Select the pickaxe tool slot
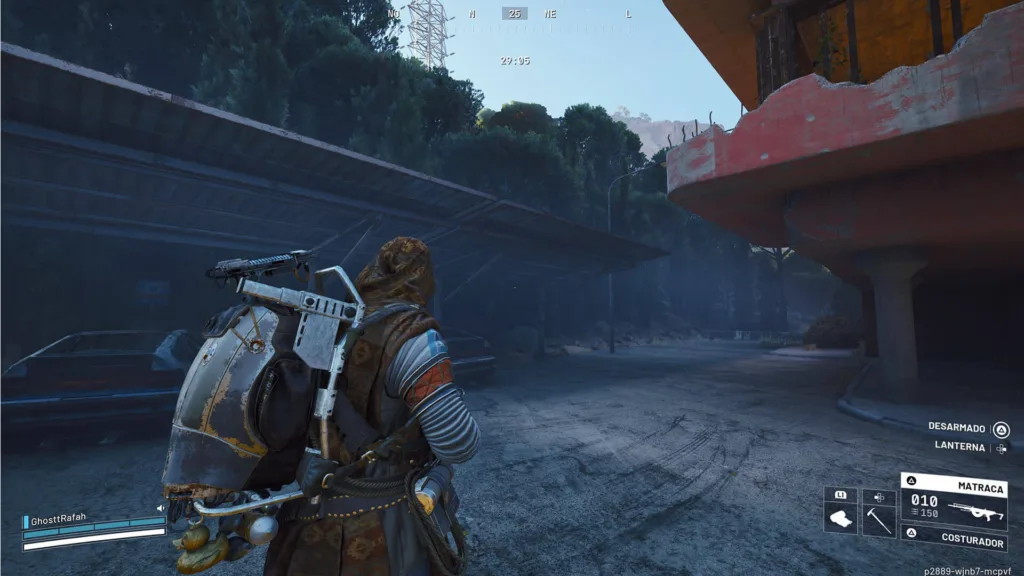The height and width of the screenshot is (576, 1024). coord(878,518)
